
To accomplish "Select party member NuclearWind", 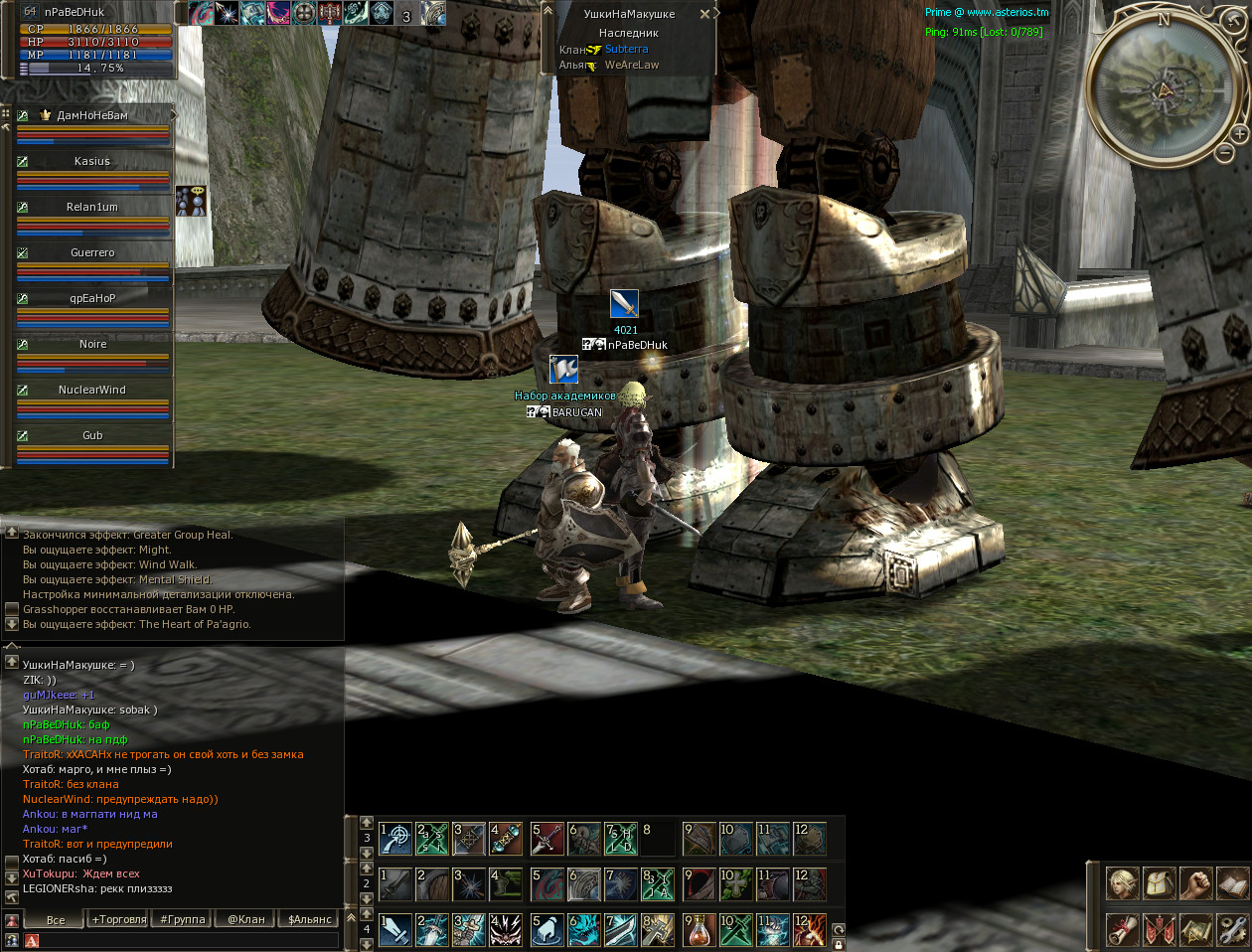I will pos(92,390).
